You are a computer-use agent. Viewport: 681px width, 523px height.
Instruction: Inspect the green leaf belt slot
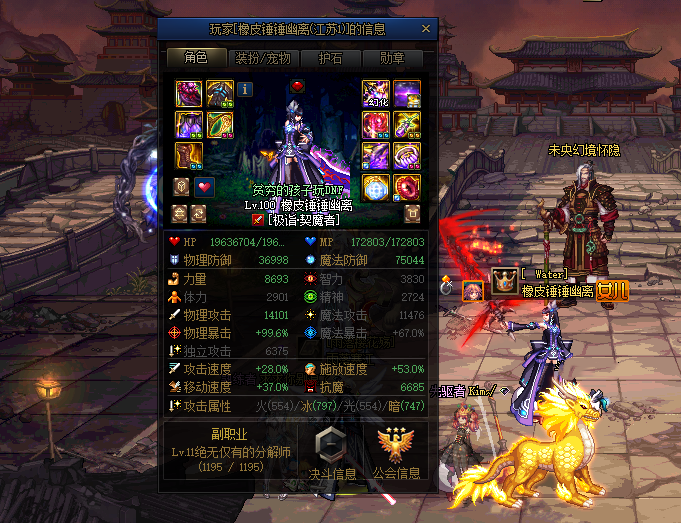(x=219, y=125)
